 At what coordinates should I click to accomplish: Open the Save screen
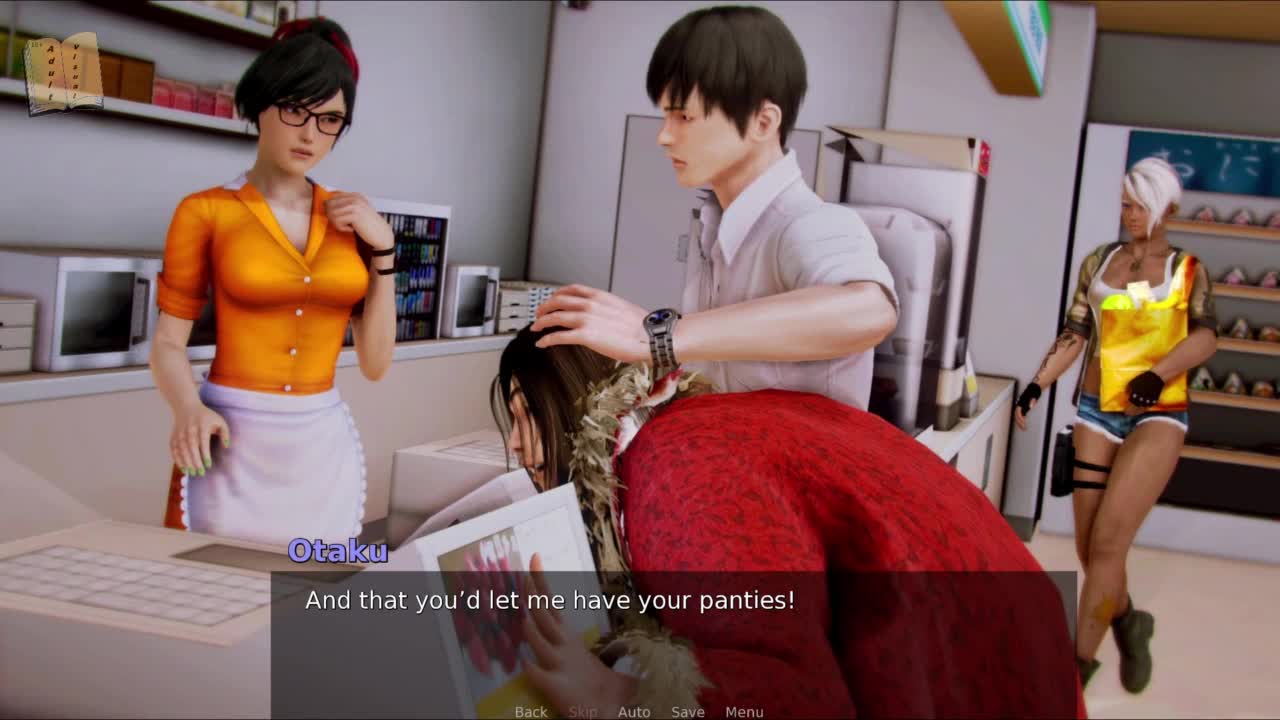pyautogui.click(x=688, y=712)
